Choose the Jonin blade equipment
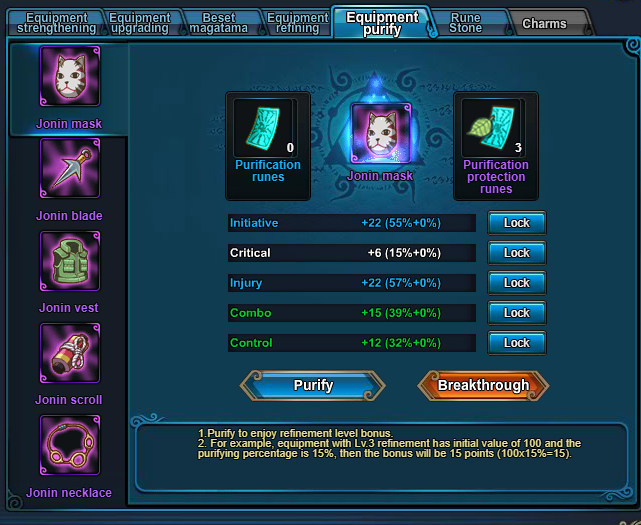Image resolution: width=641 pixels, height=525 pixels. click(x=70, y=170)
